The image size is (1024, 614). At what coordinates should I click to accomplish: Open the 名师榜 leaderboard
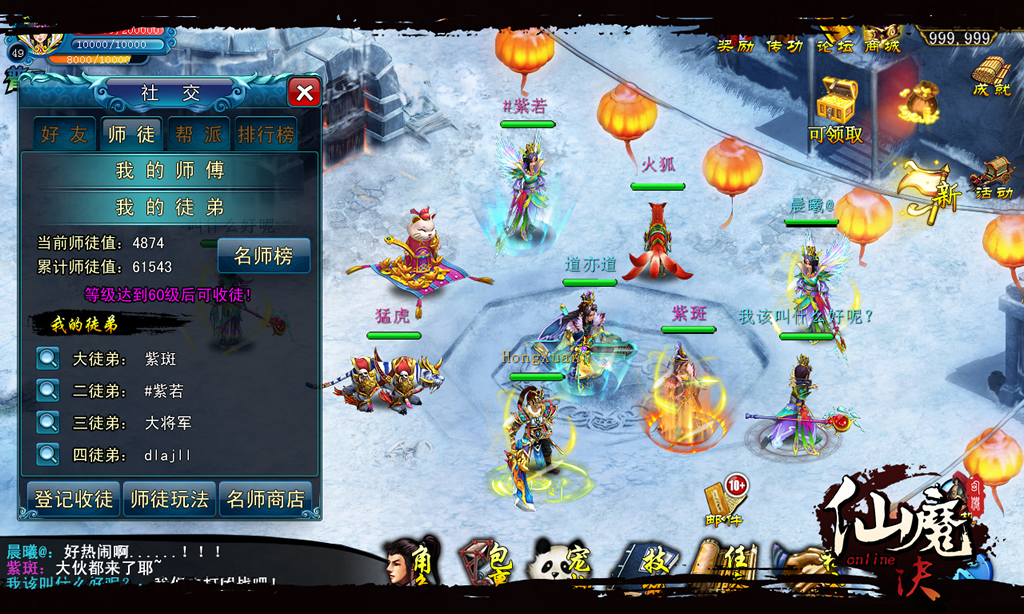(x=264, y=256)
